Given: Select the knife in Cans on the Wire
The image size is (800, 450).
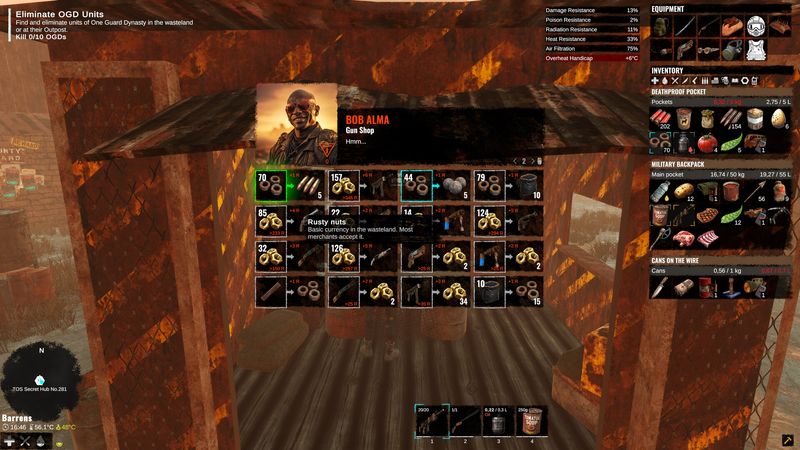Looking at the screenshot, I should point(660,287).
